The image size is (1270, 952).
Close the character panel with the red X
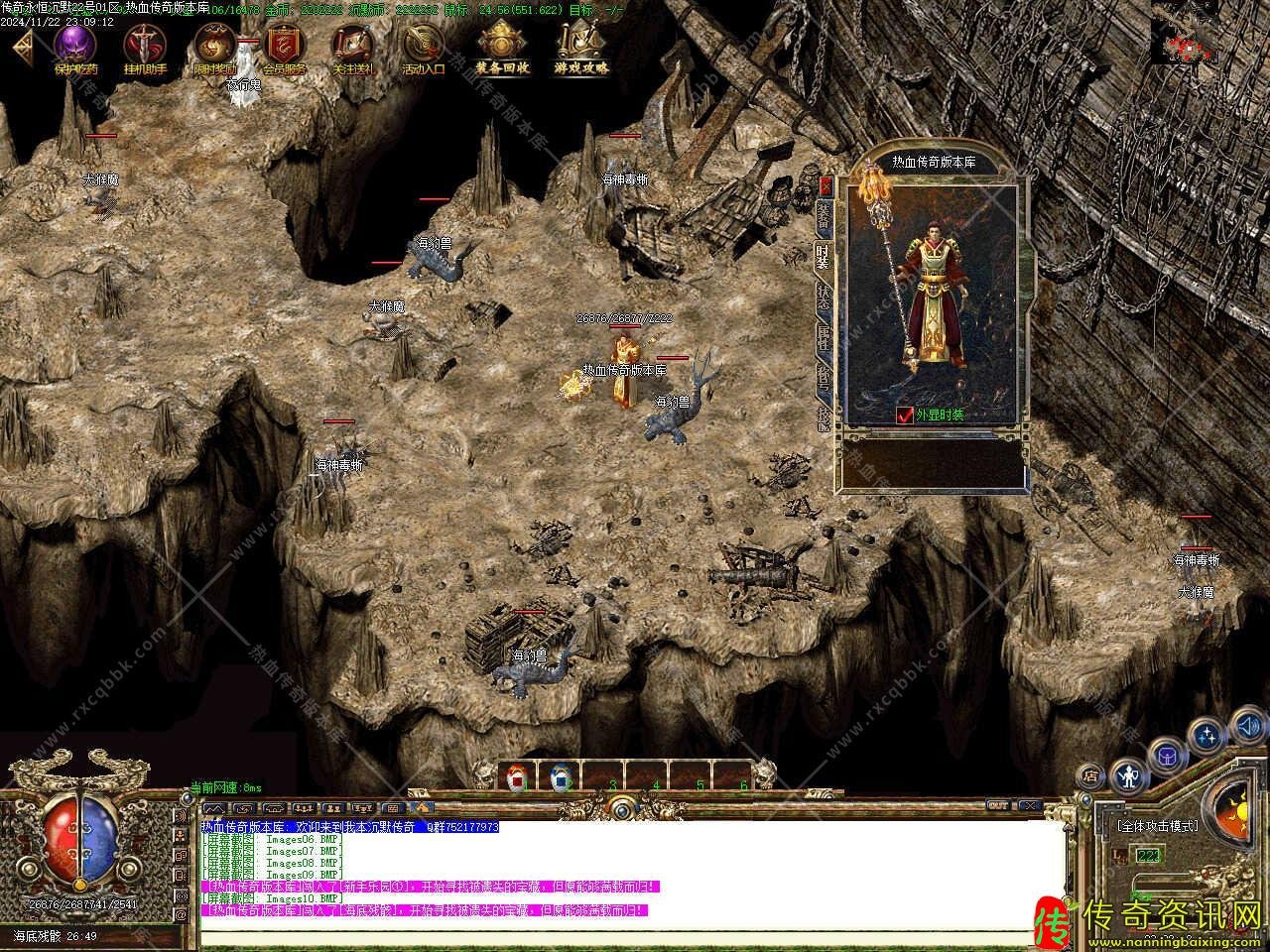pyautogui.click(x=825, y=186)
